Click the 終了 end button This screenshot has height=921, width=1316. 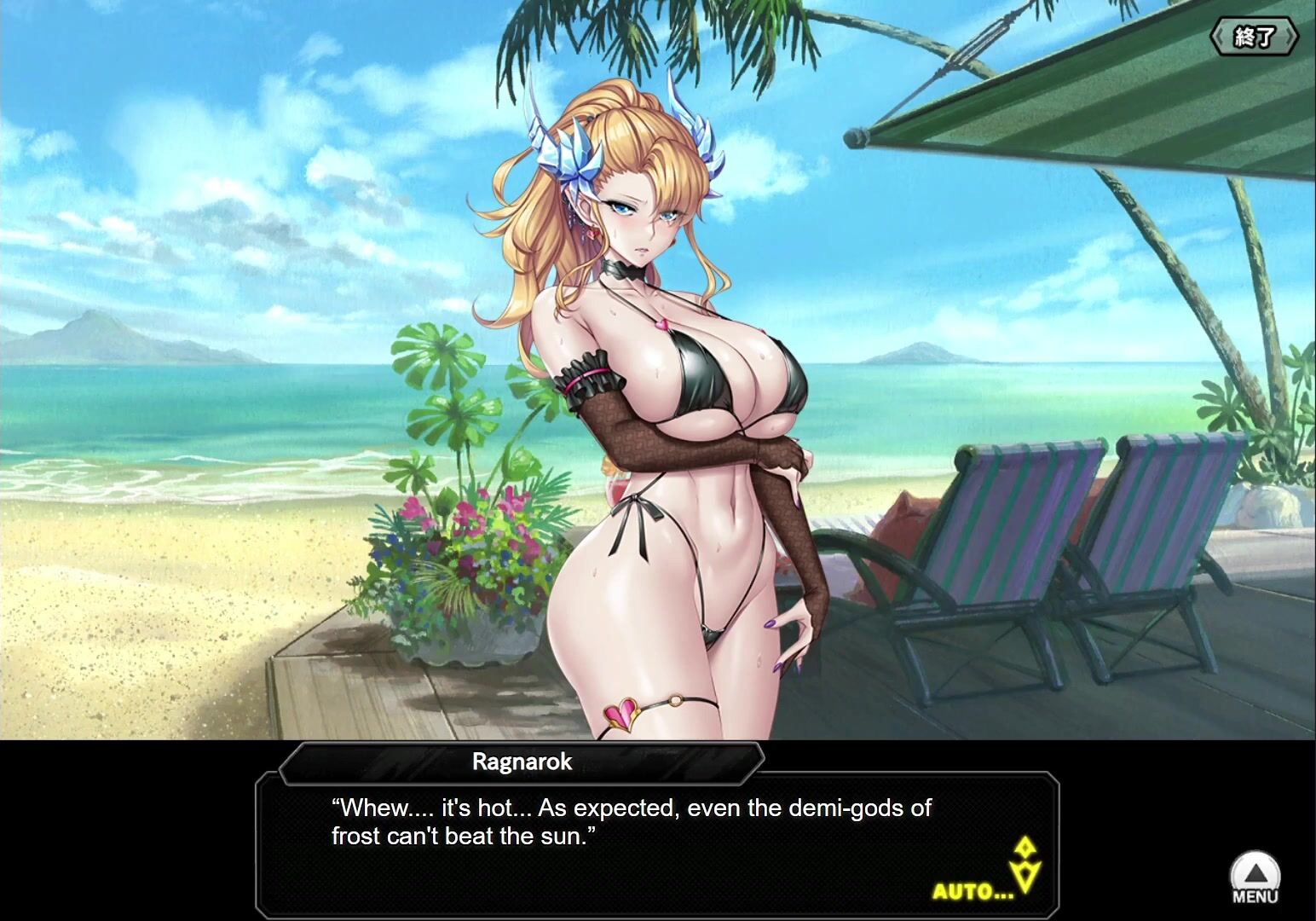pos(1254,37)
